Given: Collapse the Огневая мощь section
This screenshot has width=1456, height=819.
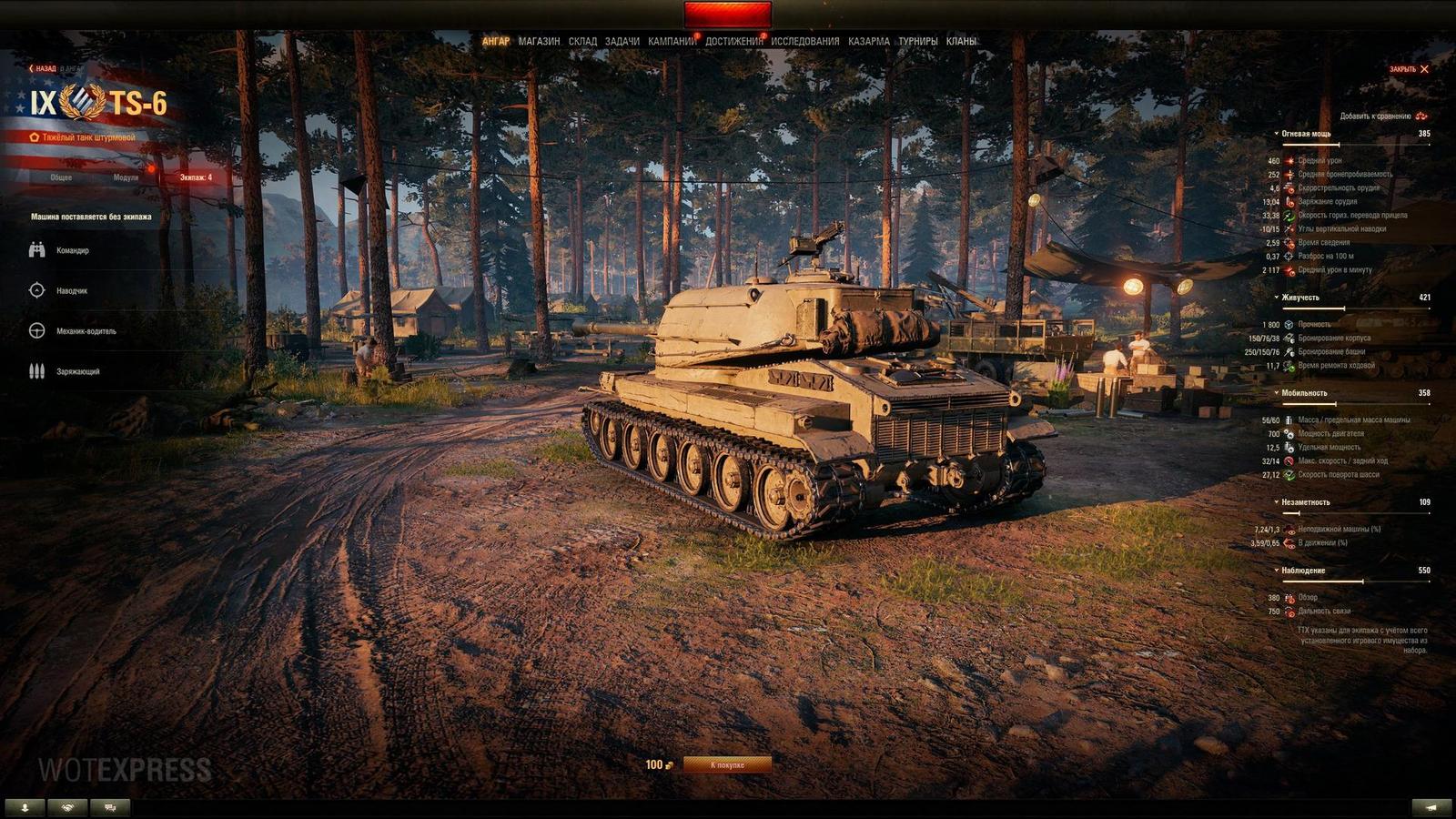Looking at the screenshot, I should point(1276,132).
